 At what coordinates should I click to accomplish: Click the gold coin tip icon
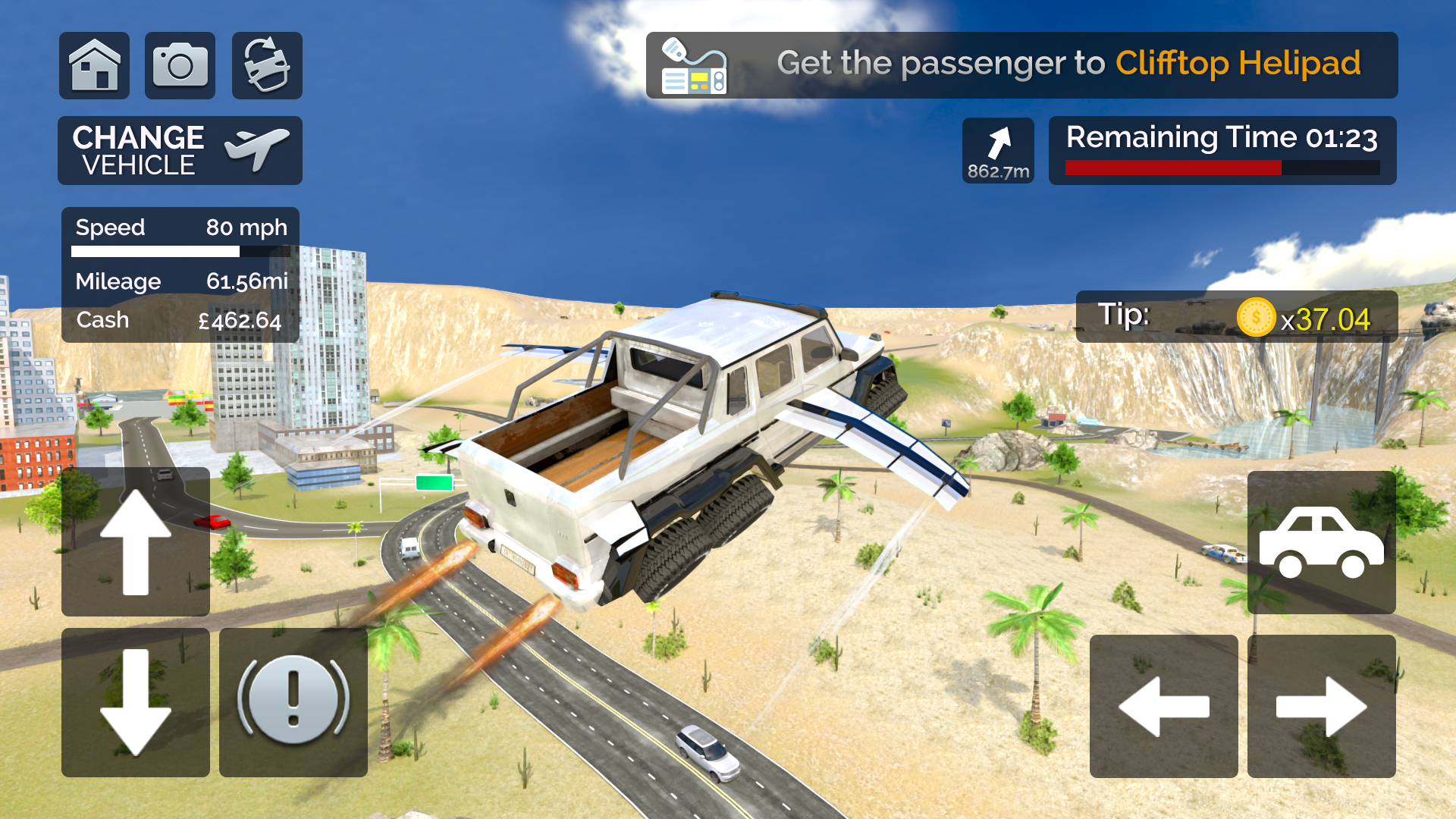pos(1255,318)
